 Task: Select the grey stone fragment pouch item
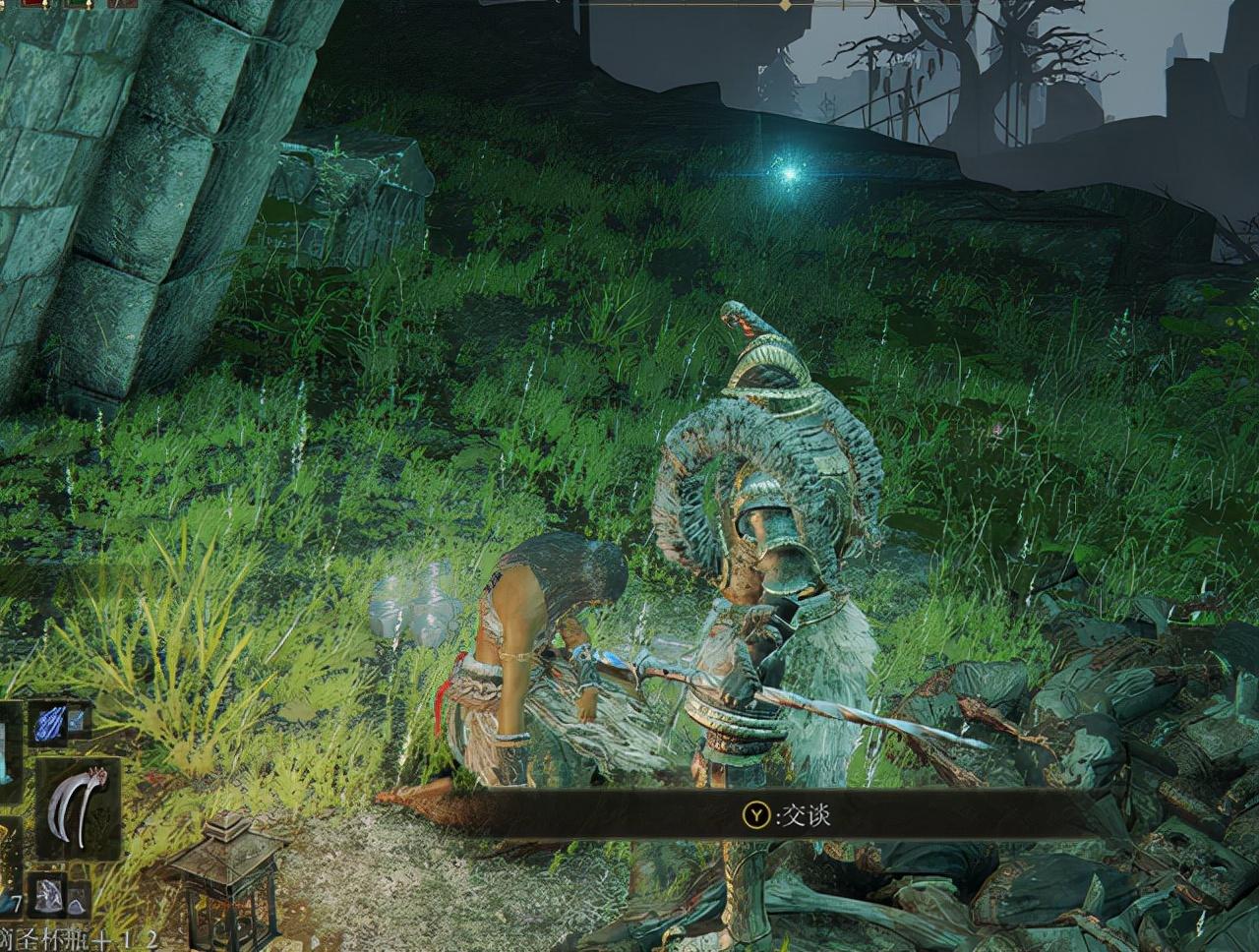tap(48, 894)
